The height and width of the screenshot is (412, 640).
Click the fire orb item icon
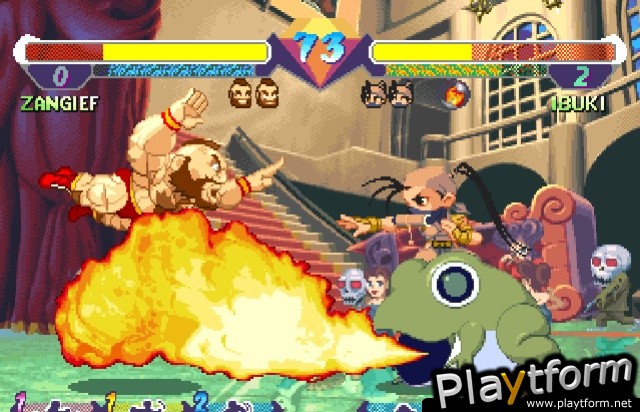tap(455, 96)
